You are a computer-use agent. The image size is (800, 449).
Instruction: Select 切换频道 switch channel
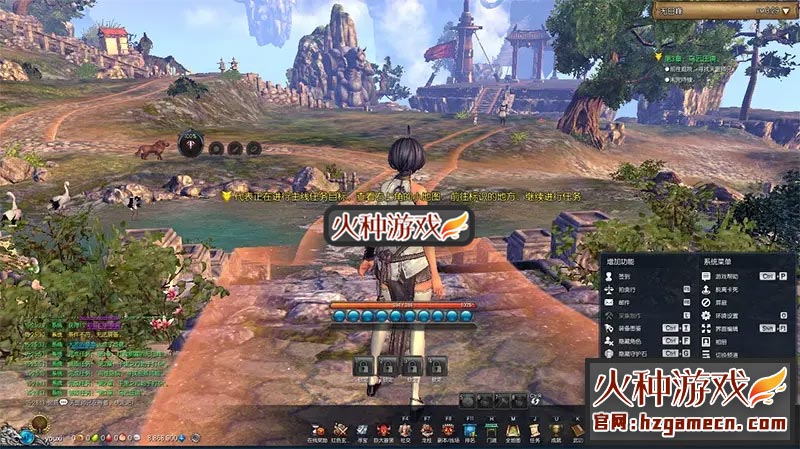(725, 353)
